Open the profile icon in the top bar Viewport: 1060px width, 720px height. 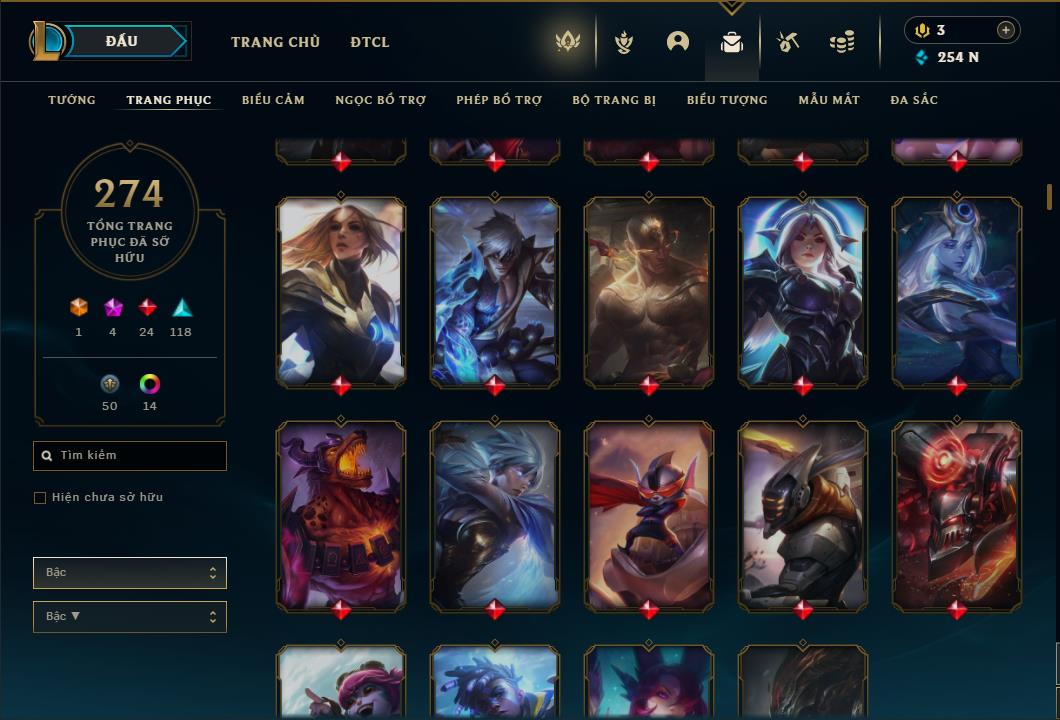coord(678,42)
